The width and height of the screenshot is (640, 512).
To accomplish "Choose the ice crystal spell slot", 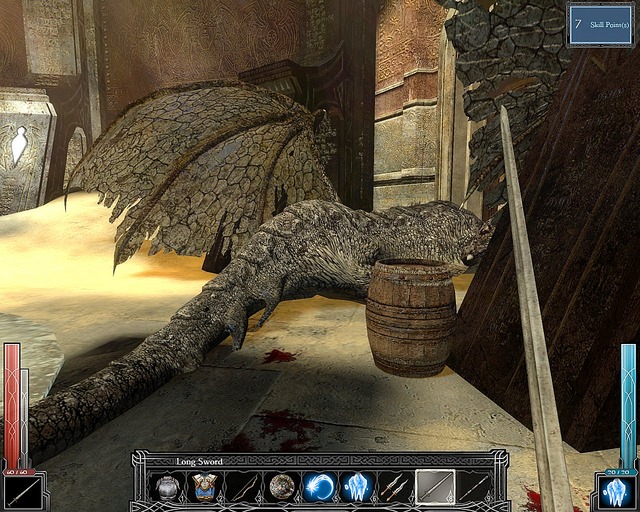I will pyautogui.click(x=357, y=488).
